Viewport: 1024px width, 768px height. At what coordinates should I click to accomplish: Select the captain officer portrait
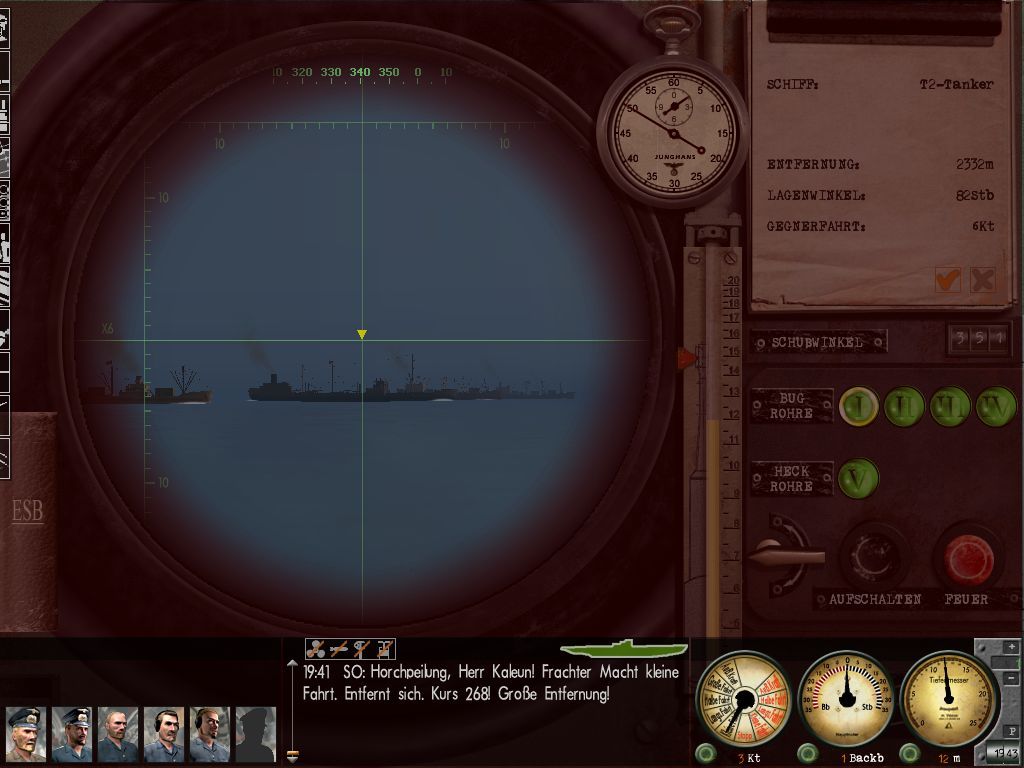[26, 735]
